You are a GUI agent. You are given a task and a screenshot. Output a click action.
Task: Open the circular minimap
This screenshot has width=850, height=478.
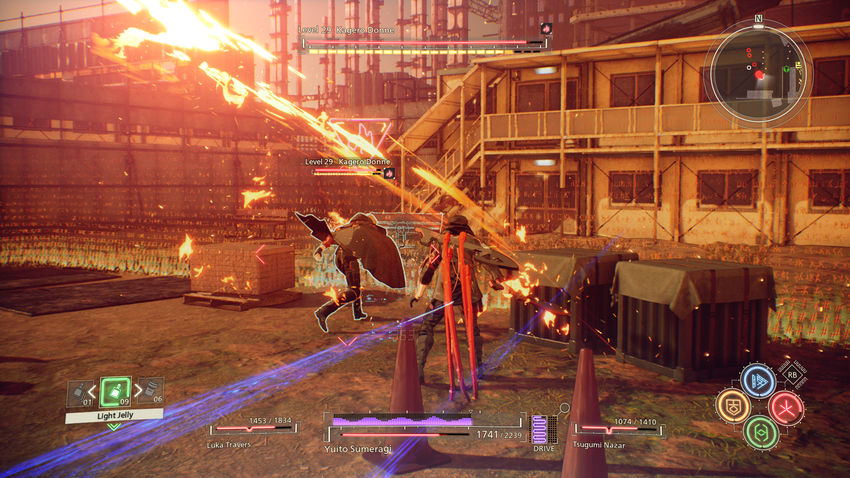tap(757, 73)
